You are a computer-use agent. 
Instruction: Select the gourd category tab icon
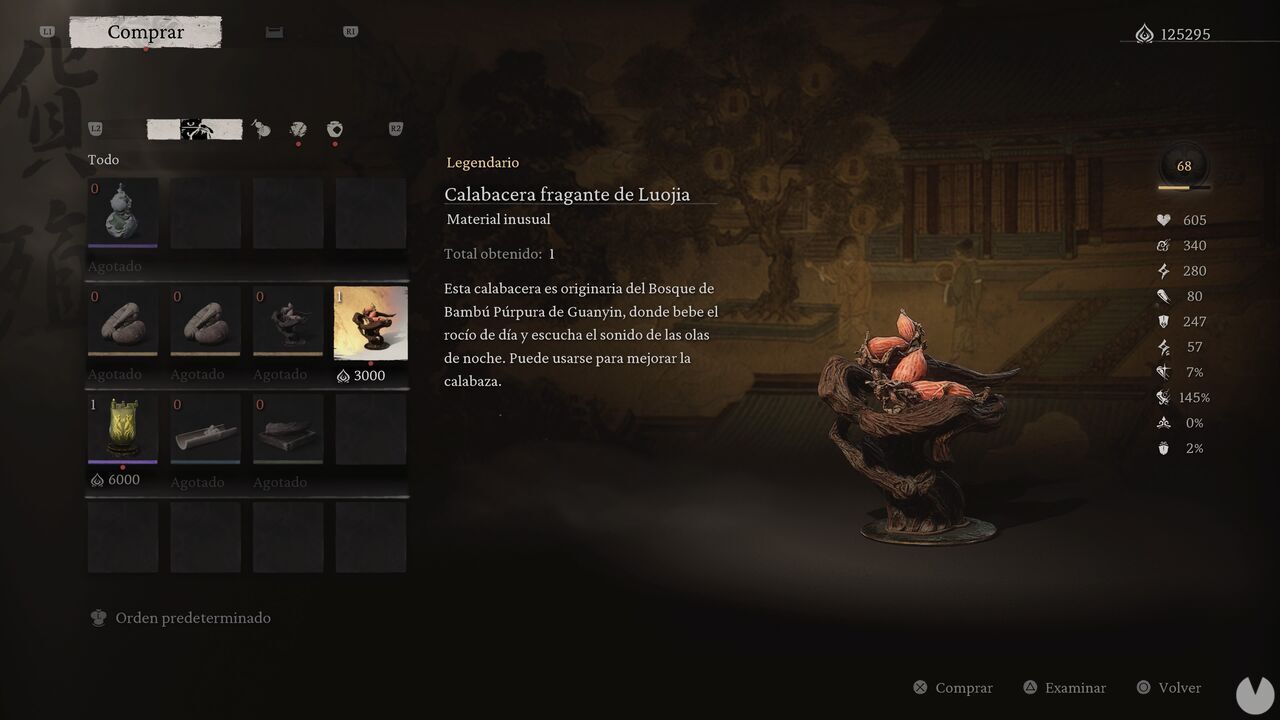pos(261,130)
